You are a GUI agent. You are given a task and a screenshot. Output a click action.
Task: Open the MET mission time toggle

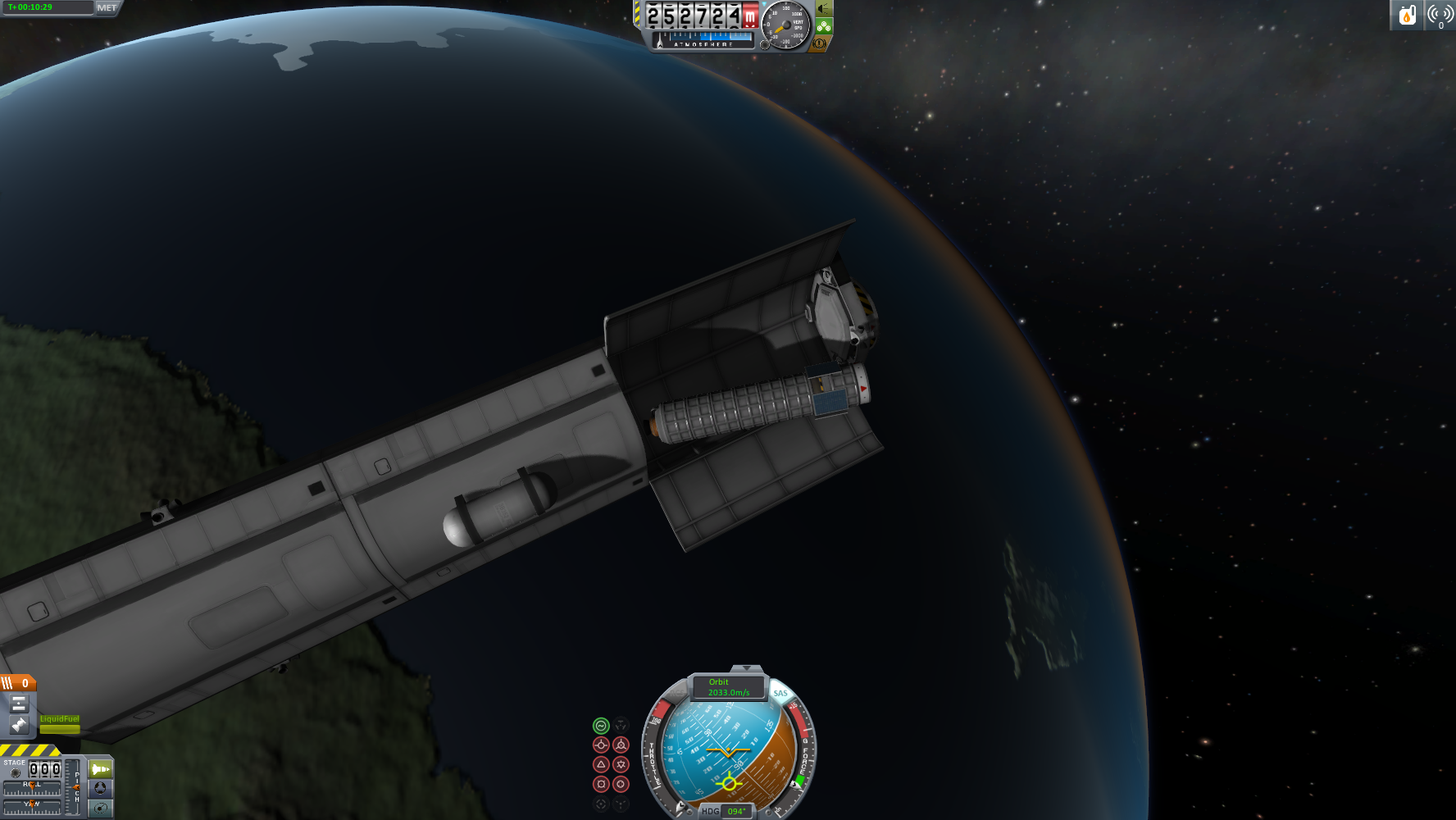click(107, 8)
